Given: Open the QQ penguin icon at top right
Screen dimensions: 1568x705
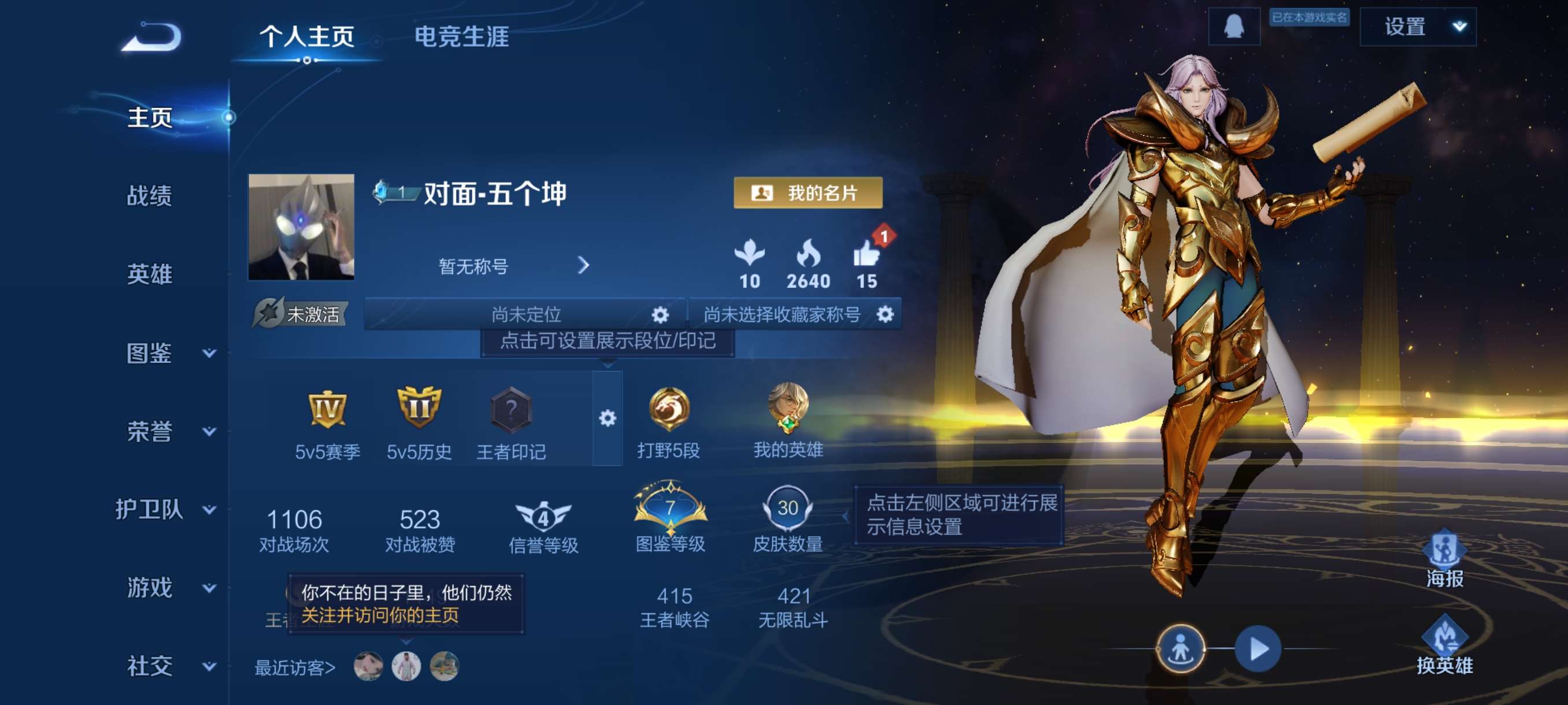Looking at the screenshot, I should (x=1234, y=27).
